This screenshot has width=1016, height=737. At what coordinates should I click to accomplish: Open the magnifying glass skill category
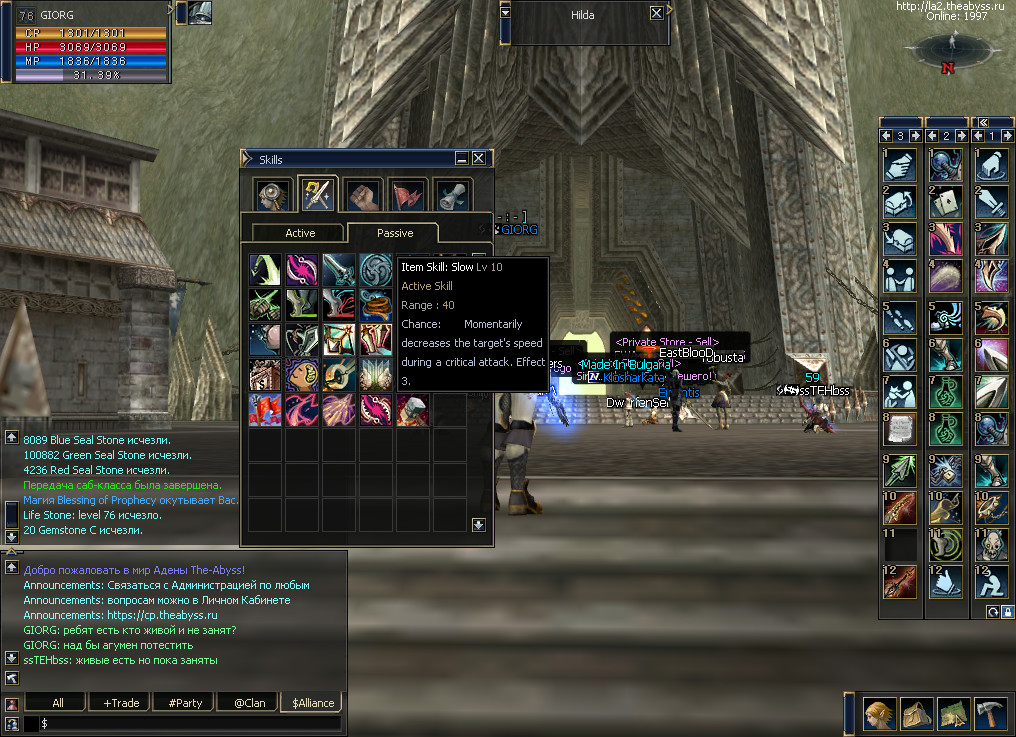pos(271,194)
